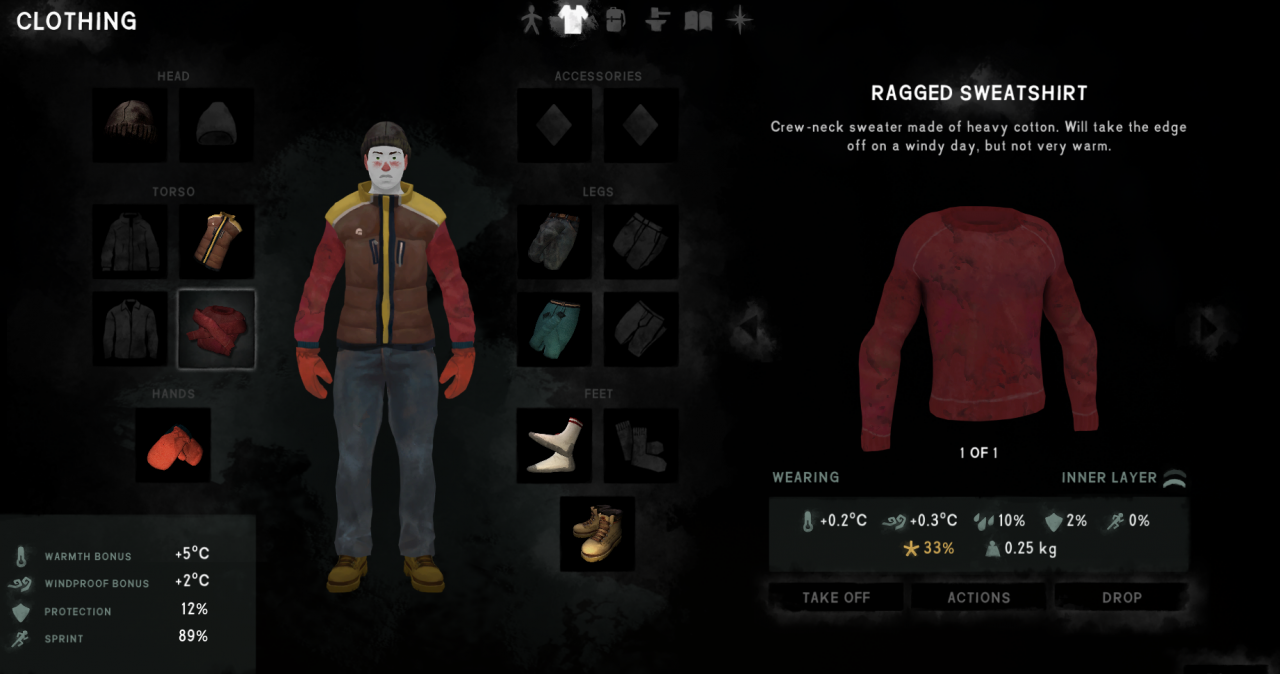This screenshot has width=1280, height=674.
Task: Select the brown down vest slot
Action: click(216, 242)
